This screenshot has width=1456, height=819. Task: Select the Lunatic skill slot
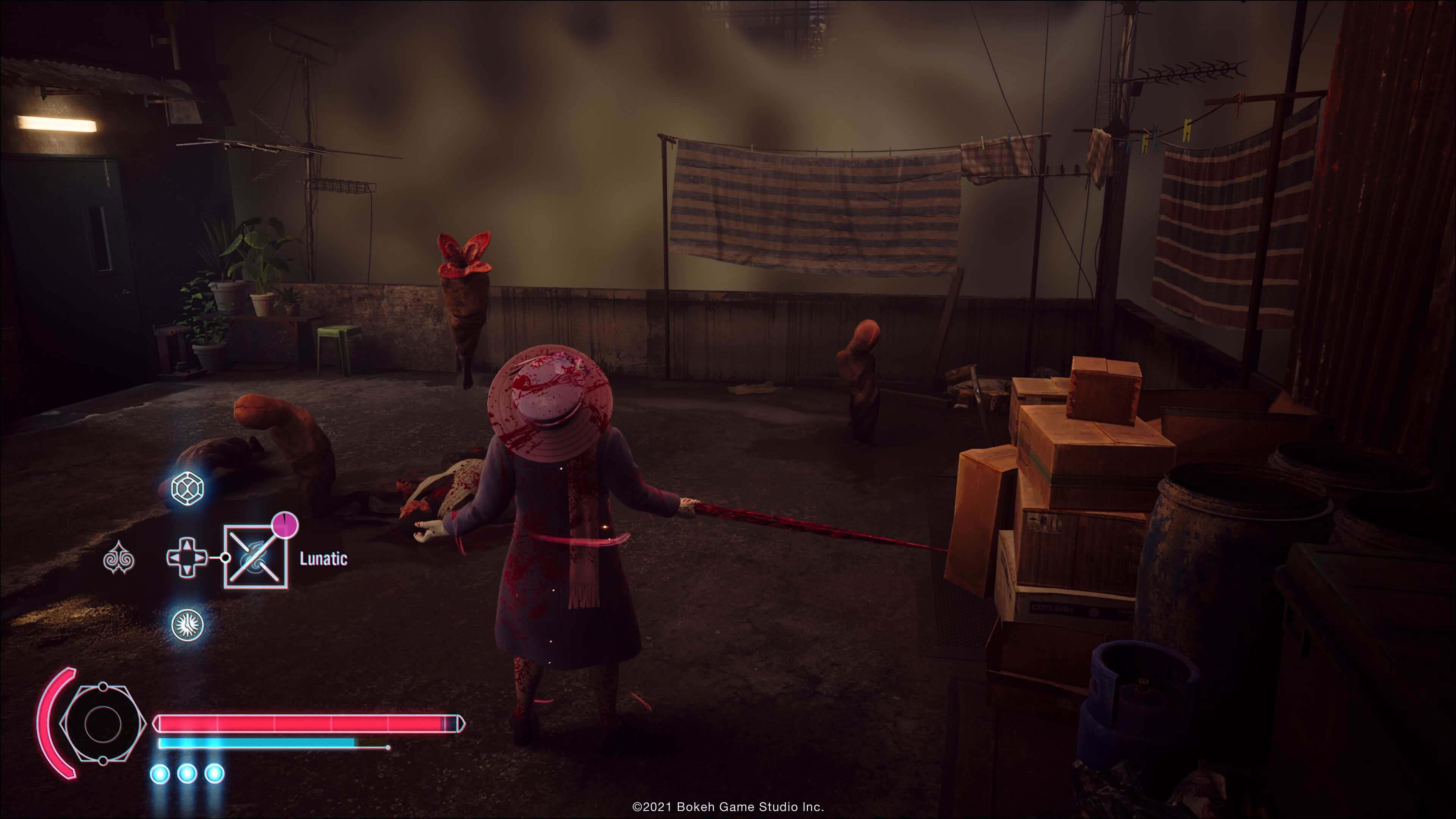tap(256, 557)
